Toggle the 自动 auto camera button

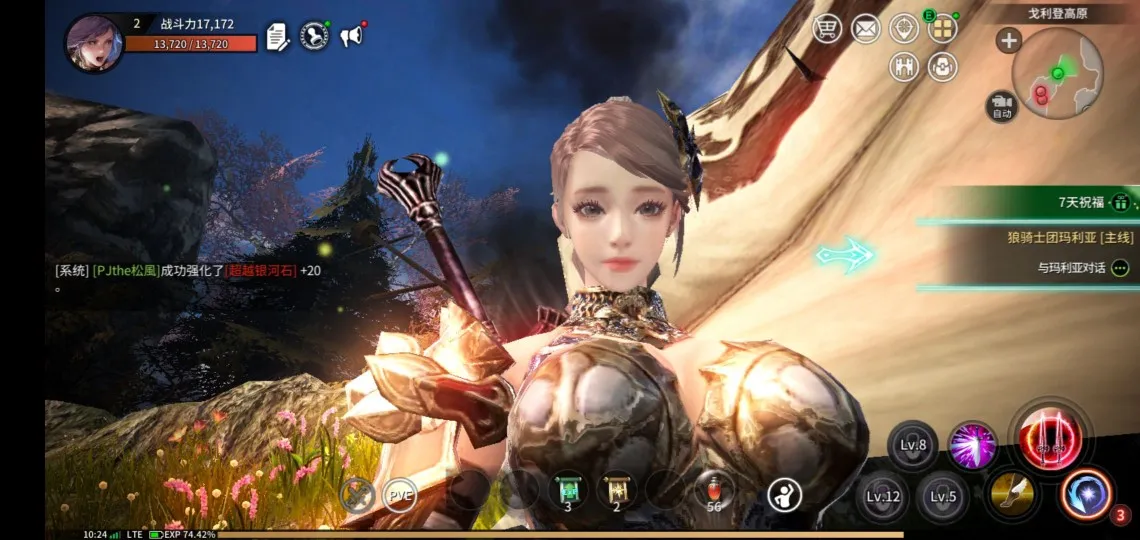point(1001,106)
